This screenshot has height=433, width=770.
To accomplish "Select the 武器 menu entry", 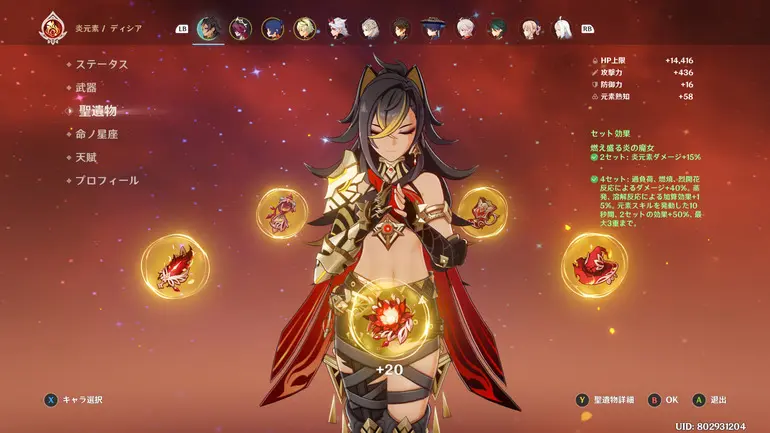I will click(87, 88).
